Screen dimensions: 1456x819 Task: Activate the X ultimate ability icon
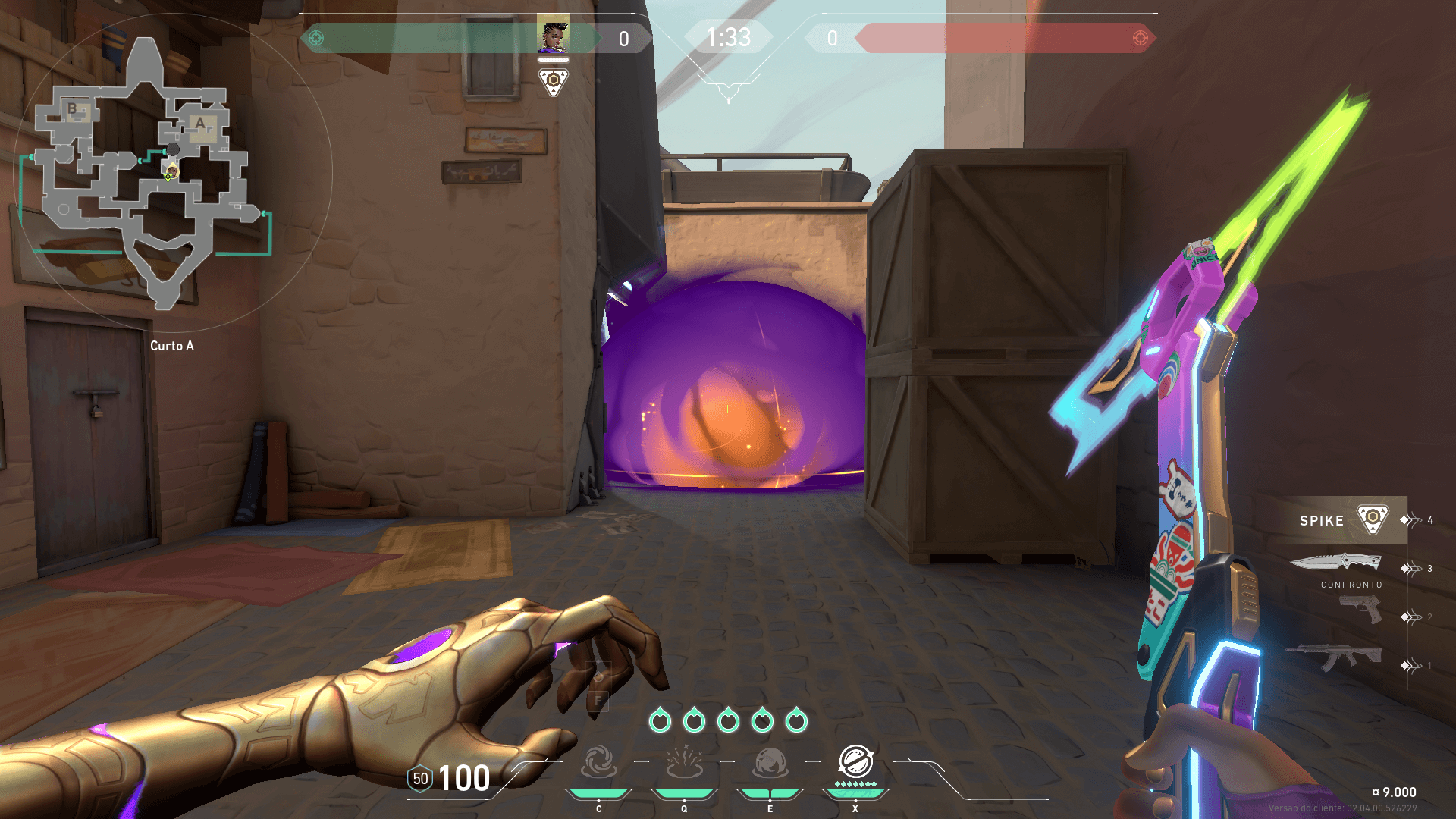[x=855, y=761]
